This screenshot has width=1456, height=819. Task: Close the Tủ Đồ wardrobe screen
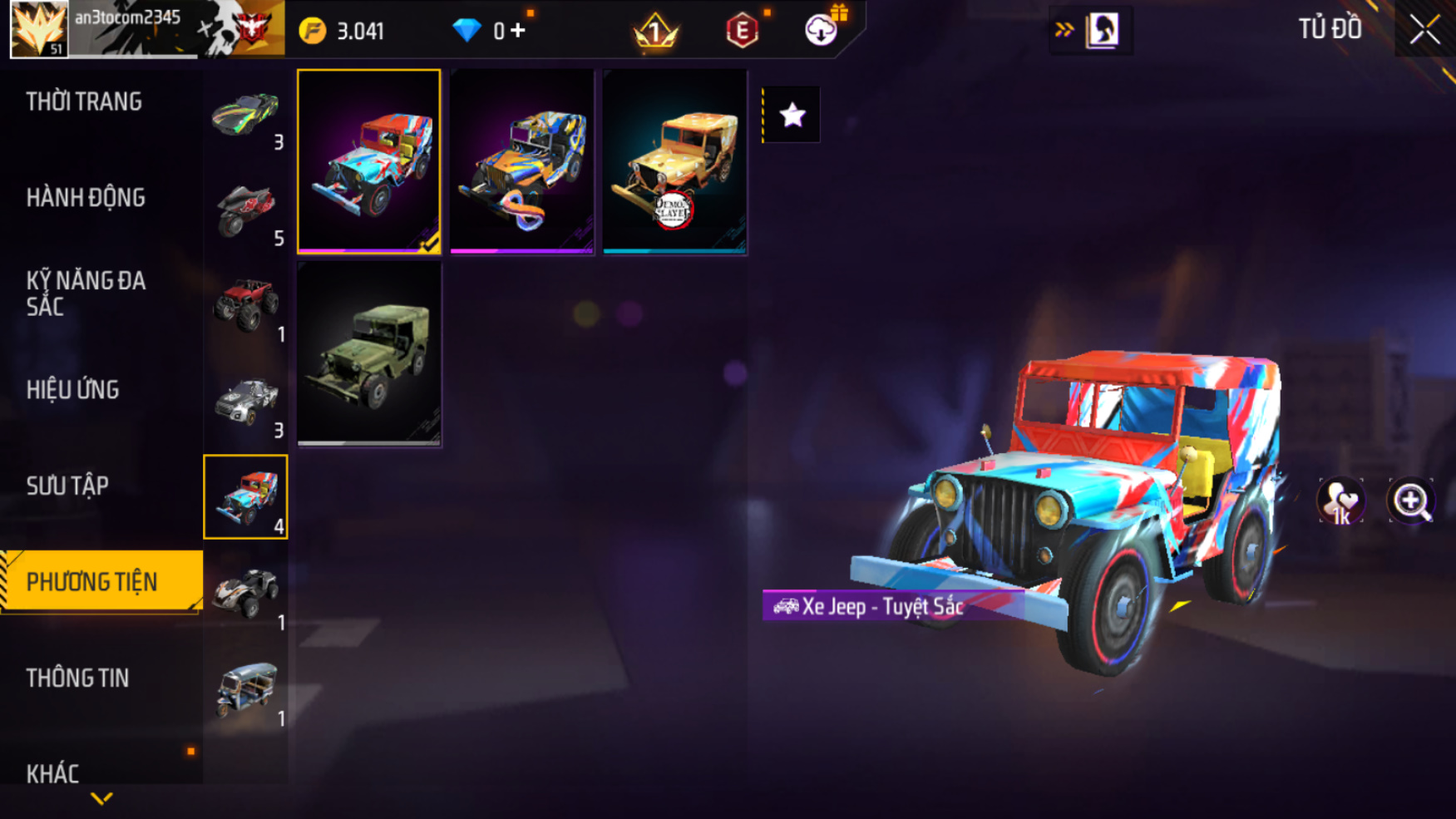1424,30
